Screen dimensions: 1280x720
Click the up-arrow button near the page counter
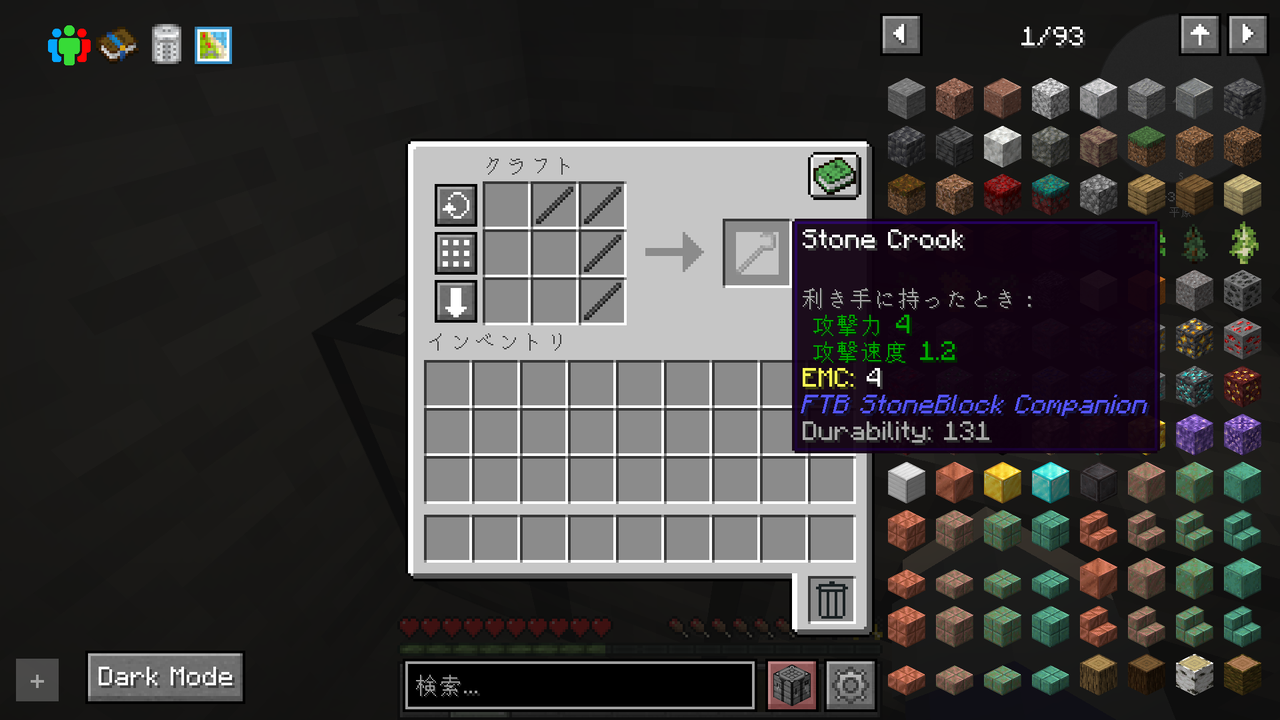point(1199,34)
